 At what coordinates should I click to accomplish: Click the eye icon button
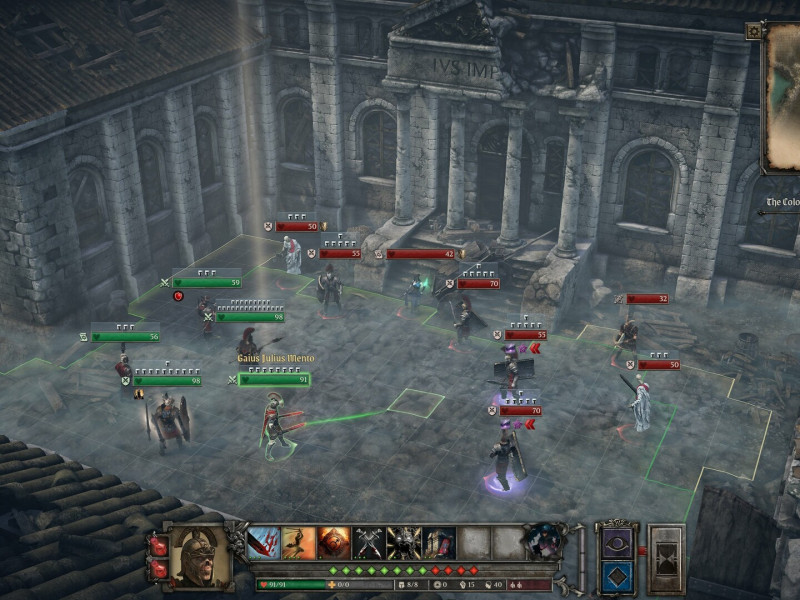pos(613,542)
